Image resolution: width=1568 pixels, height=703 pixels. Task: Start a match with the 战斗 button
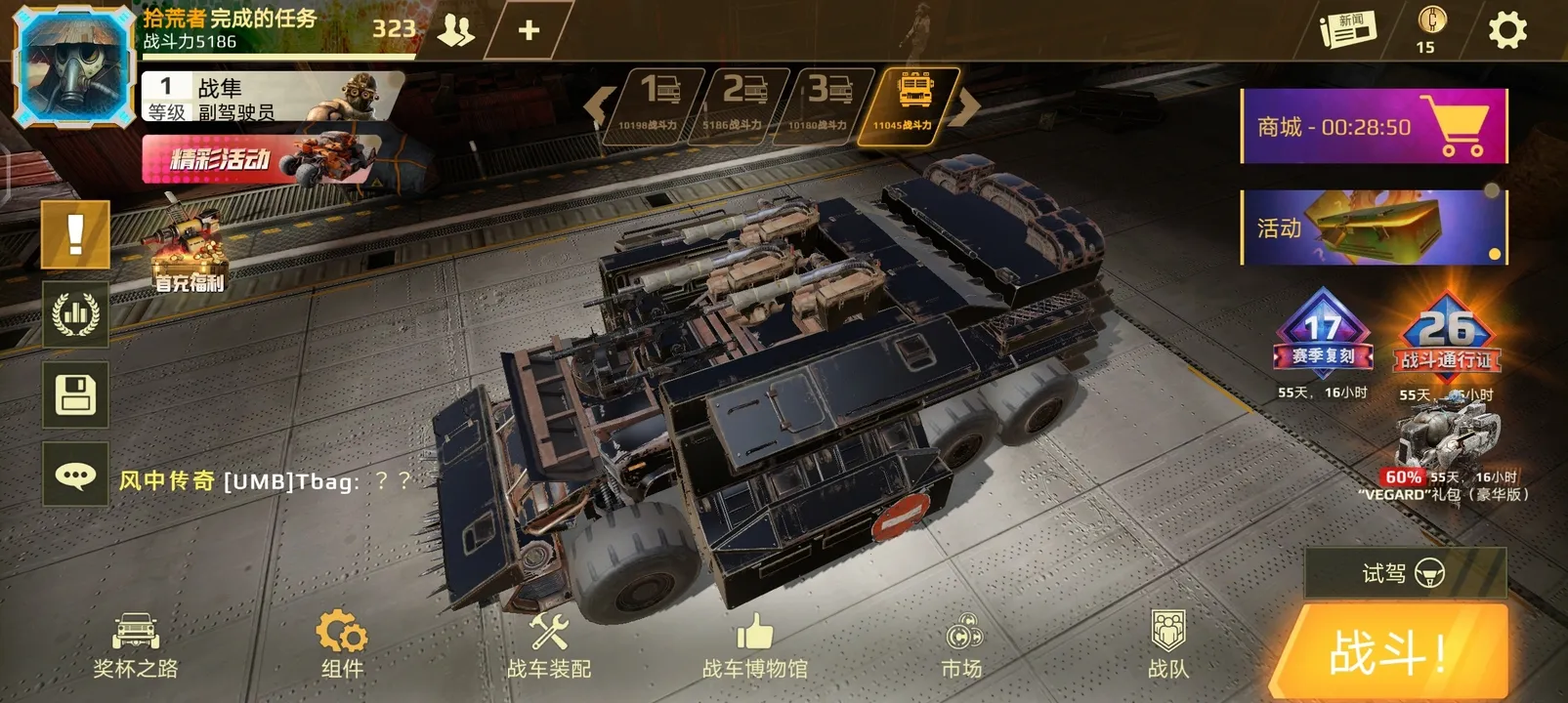click(x=1392, y=651)
